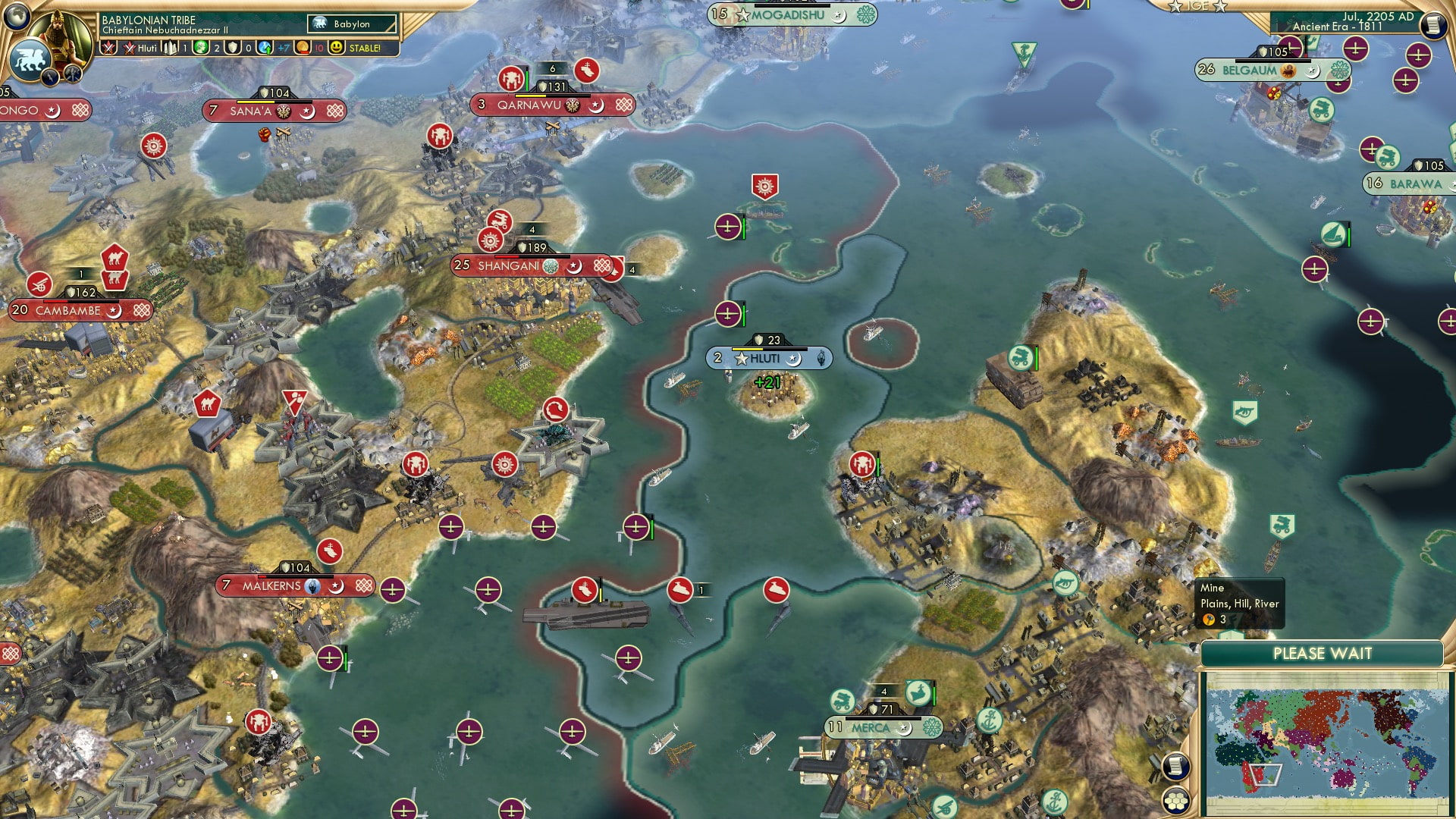Click the PLEASE WAIT turn button
1456x819 pixels.
point(1322,654)
